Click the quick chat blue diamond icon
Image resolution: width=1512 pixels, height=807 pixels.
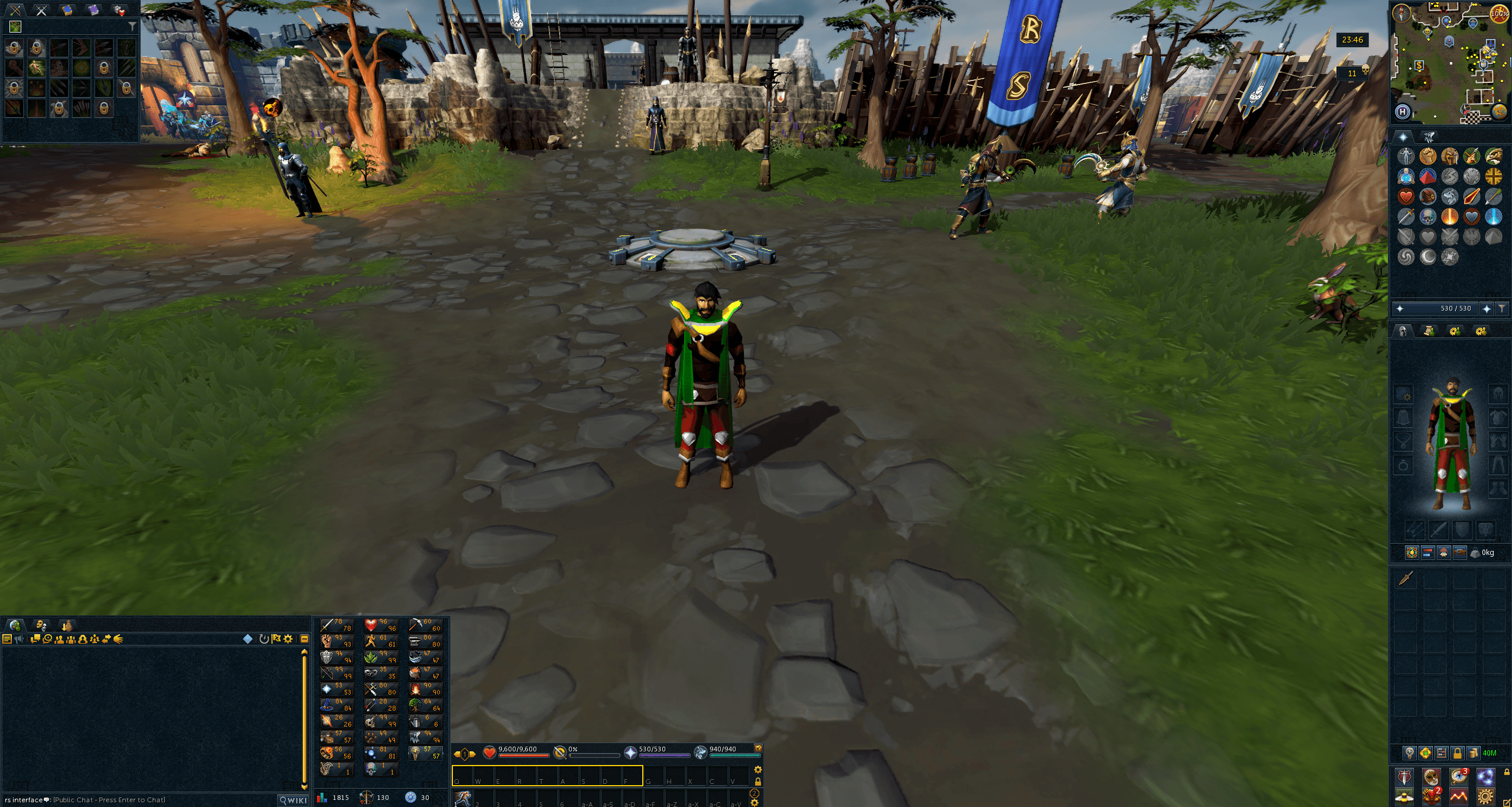(248, 640)
